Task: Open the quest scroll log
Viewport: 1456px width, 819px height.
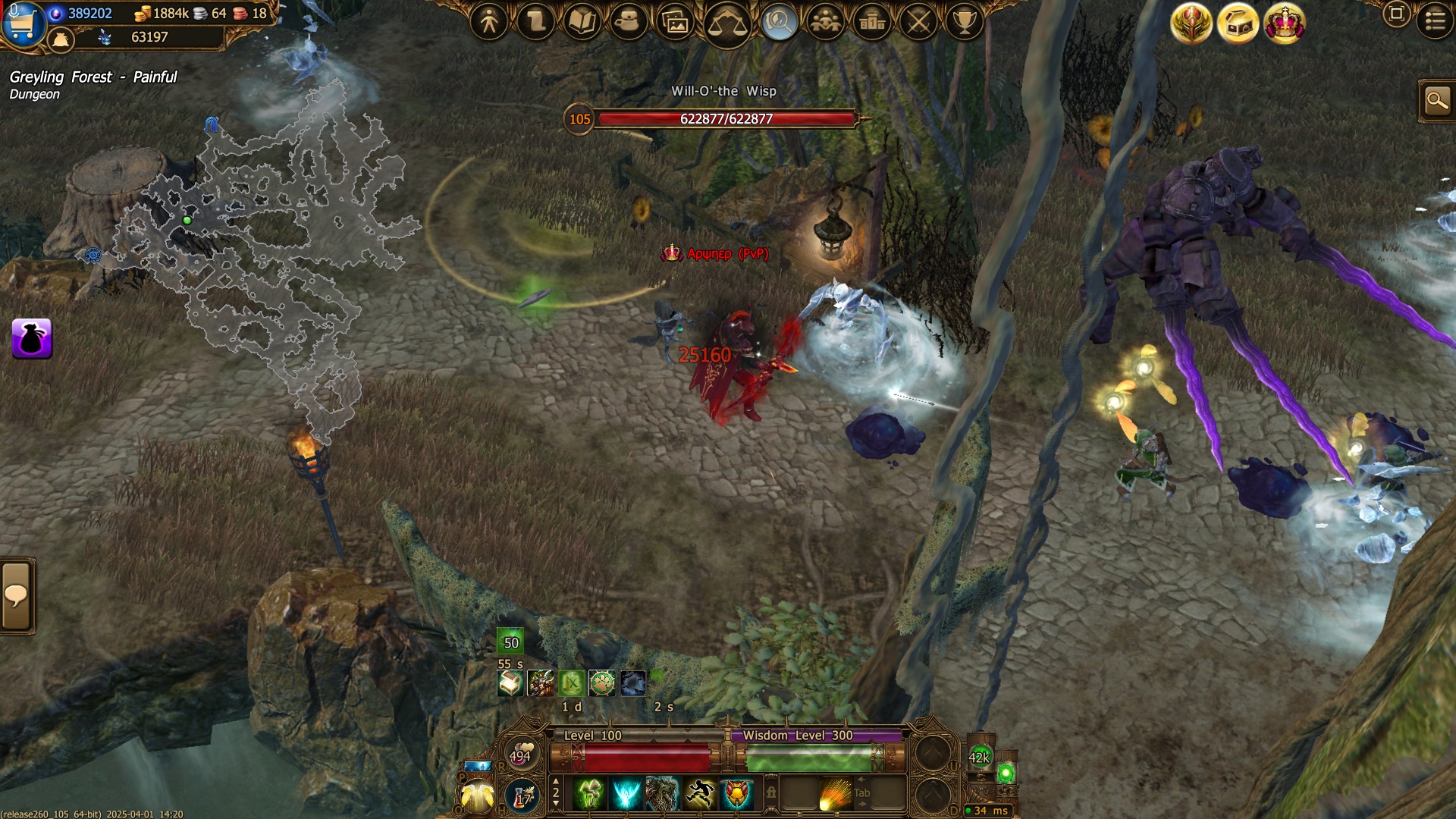Action: tap(536, 22)
